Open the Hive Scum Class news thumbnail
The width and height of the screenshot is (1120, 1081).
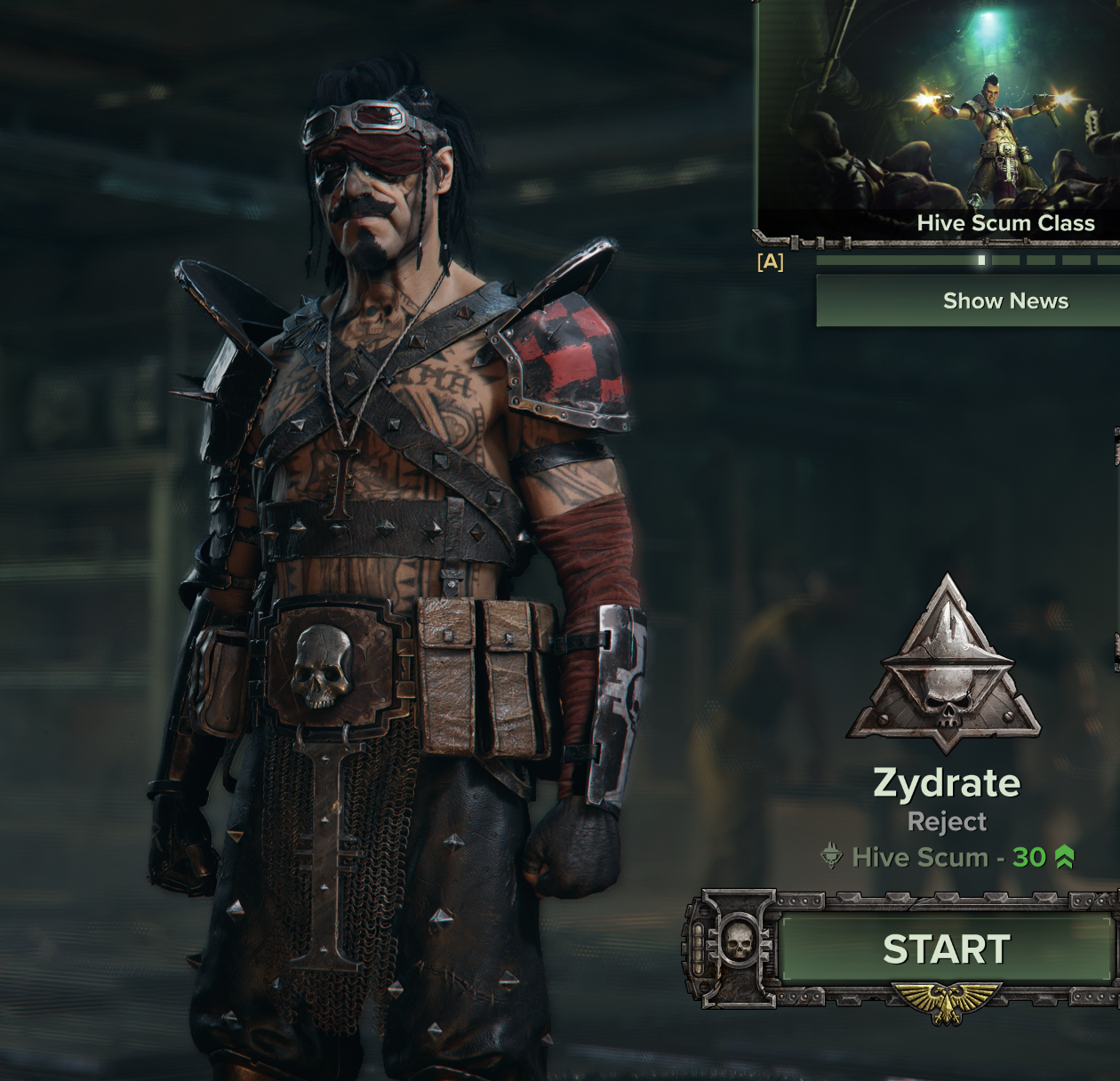point(938,116)
